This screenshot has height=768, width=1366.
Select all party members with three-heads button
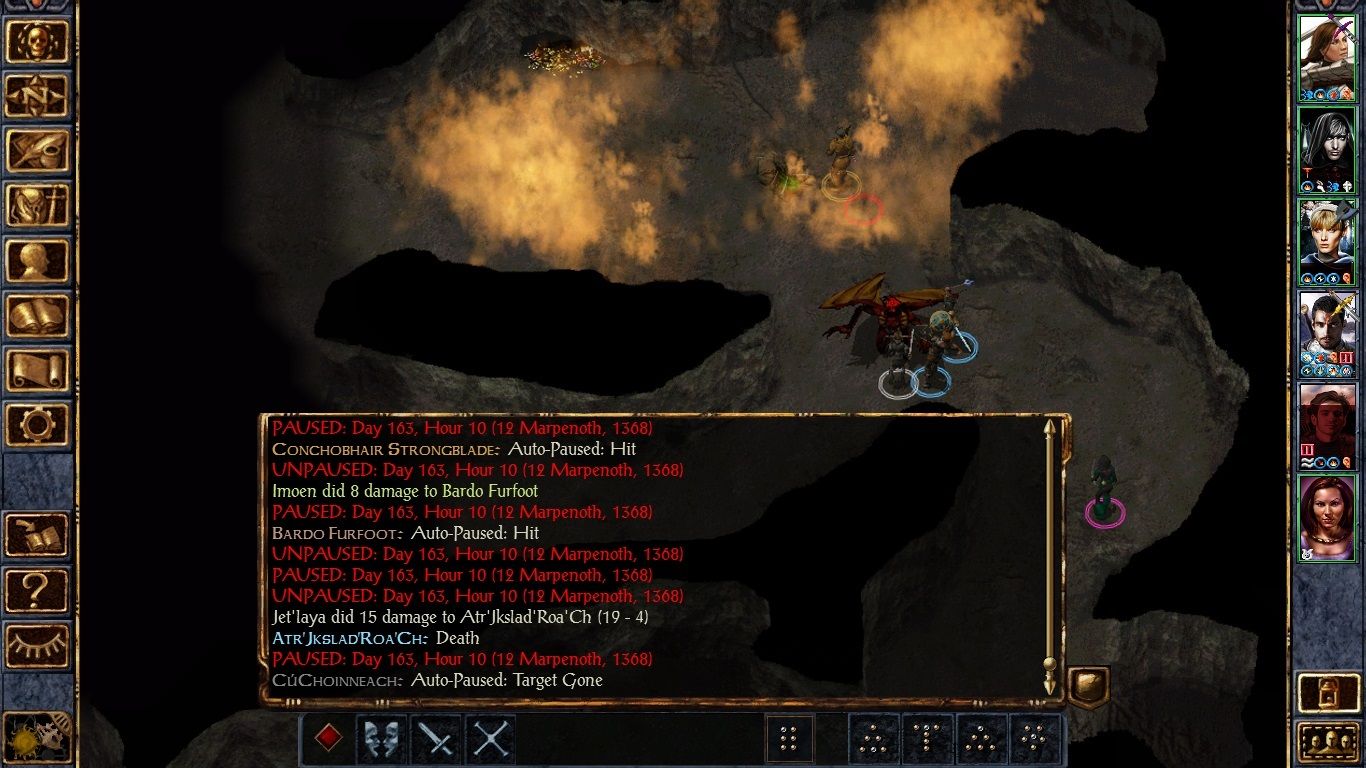(x=1326, y=742)
